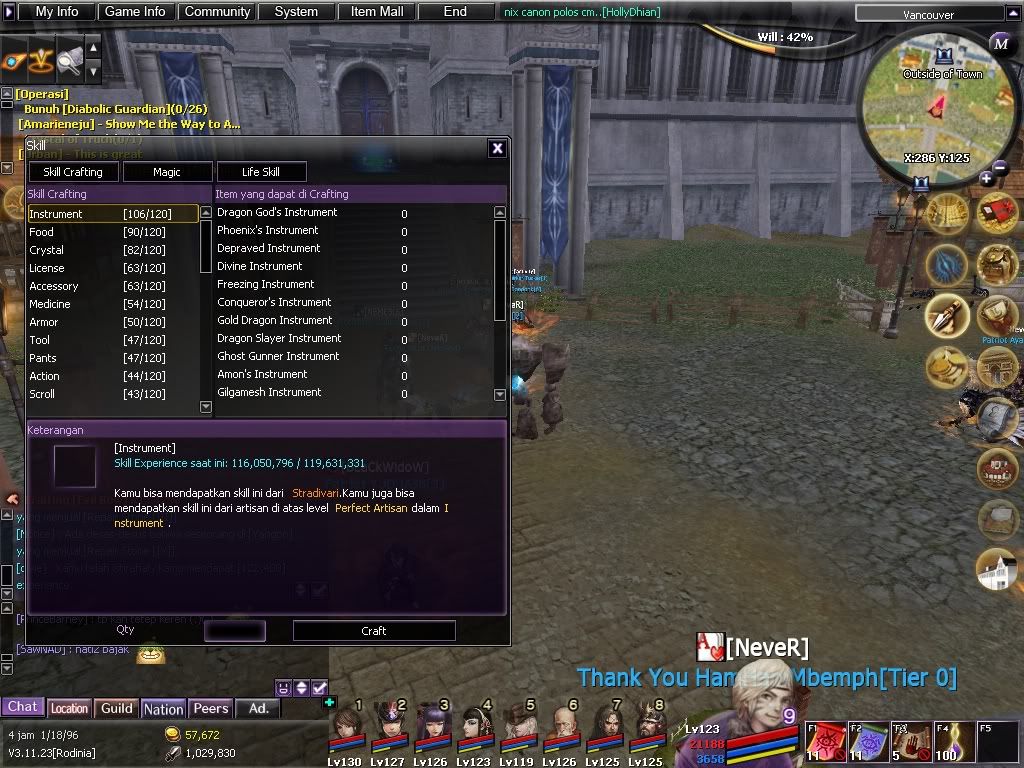The width and height of the screenshot is (1024, 768).
Task: Click the Craft button
Action: (x=374, y=631)
